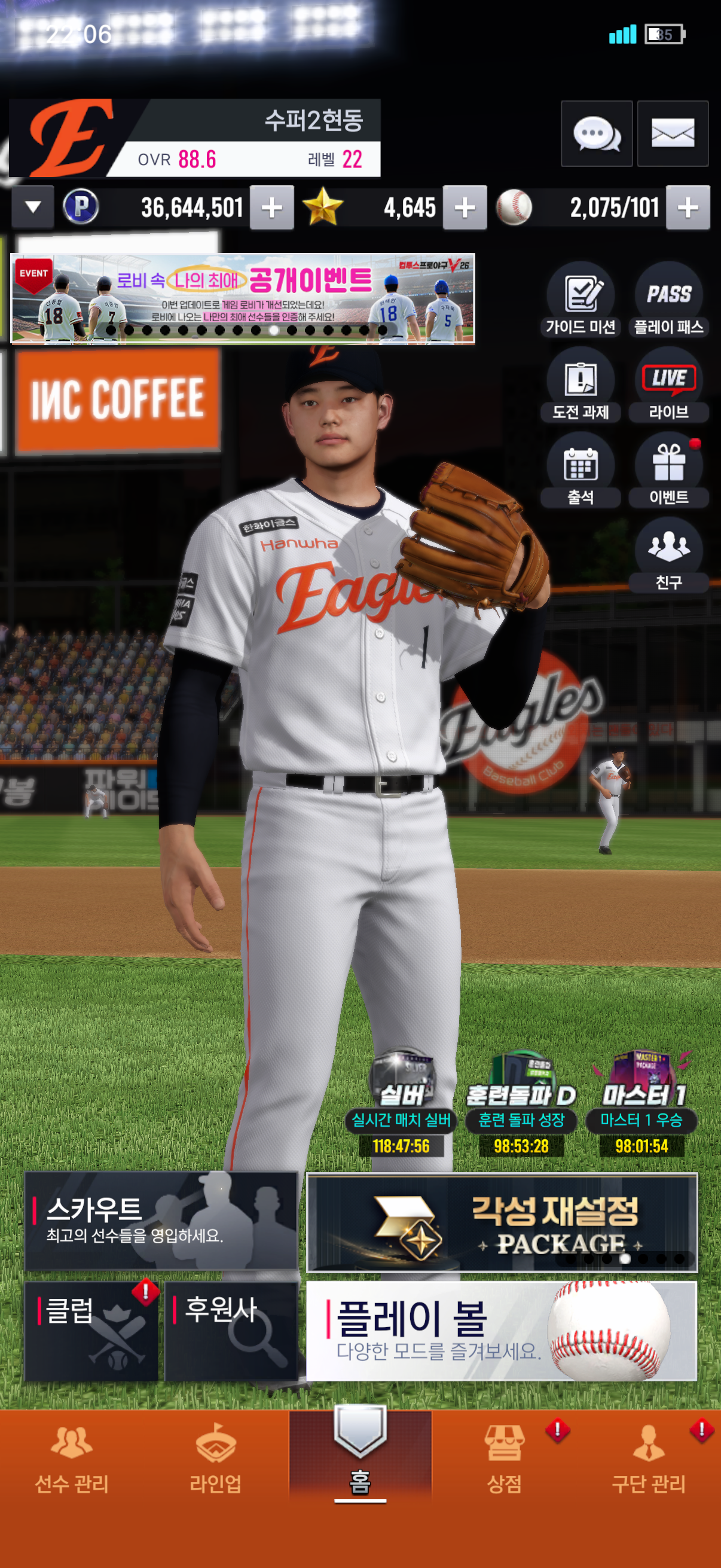Open the public event banner
Screen dimensions: 721x1568
242,298
